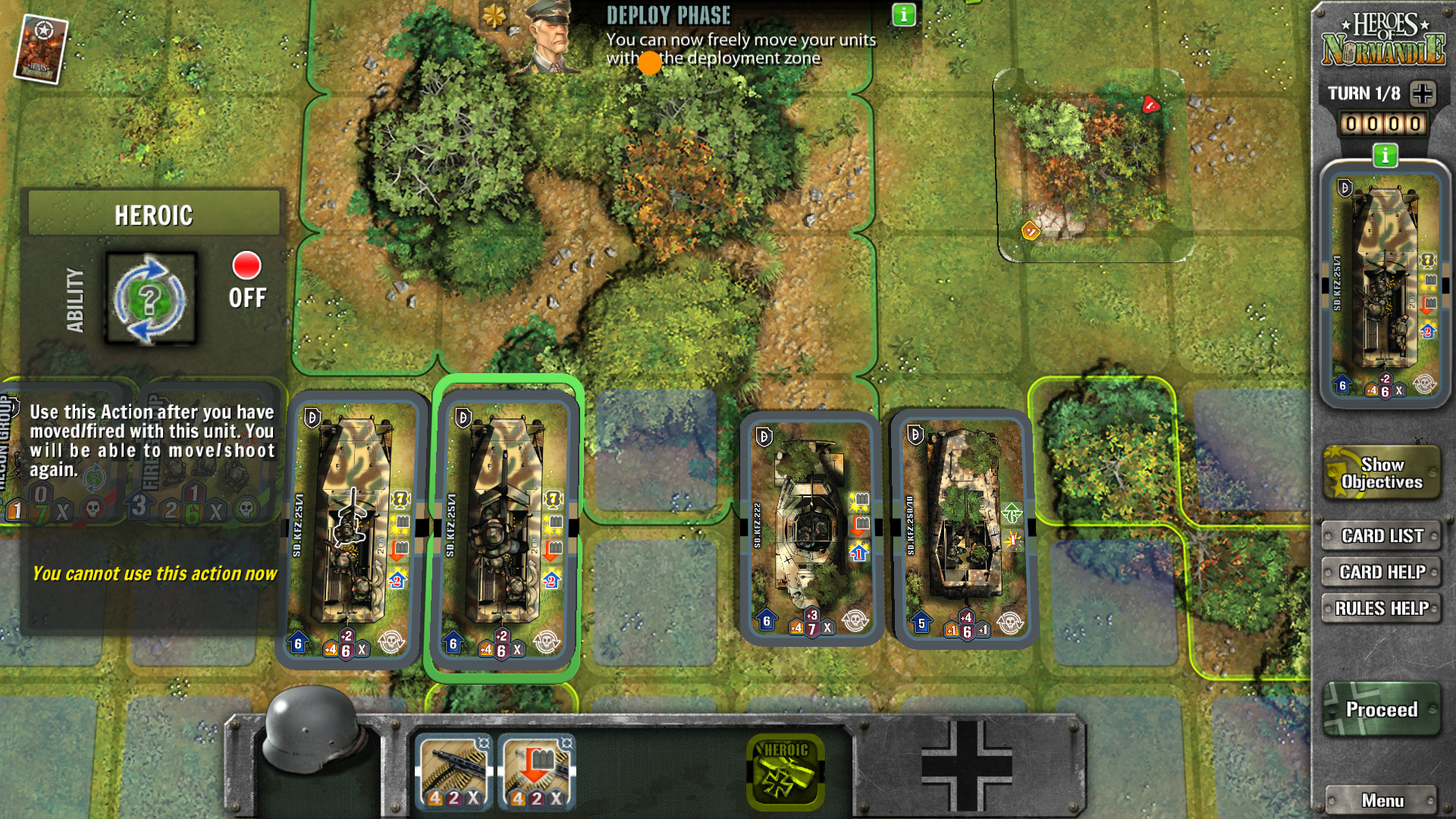Toggle the Heroic ability OFF switch

(x=246, y=279)
